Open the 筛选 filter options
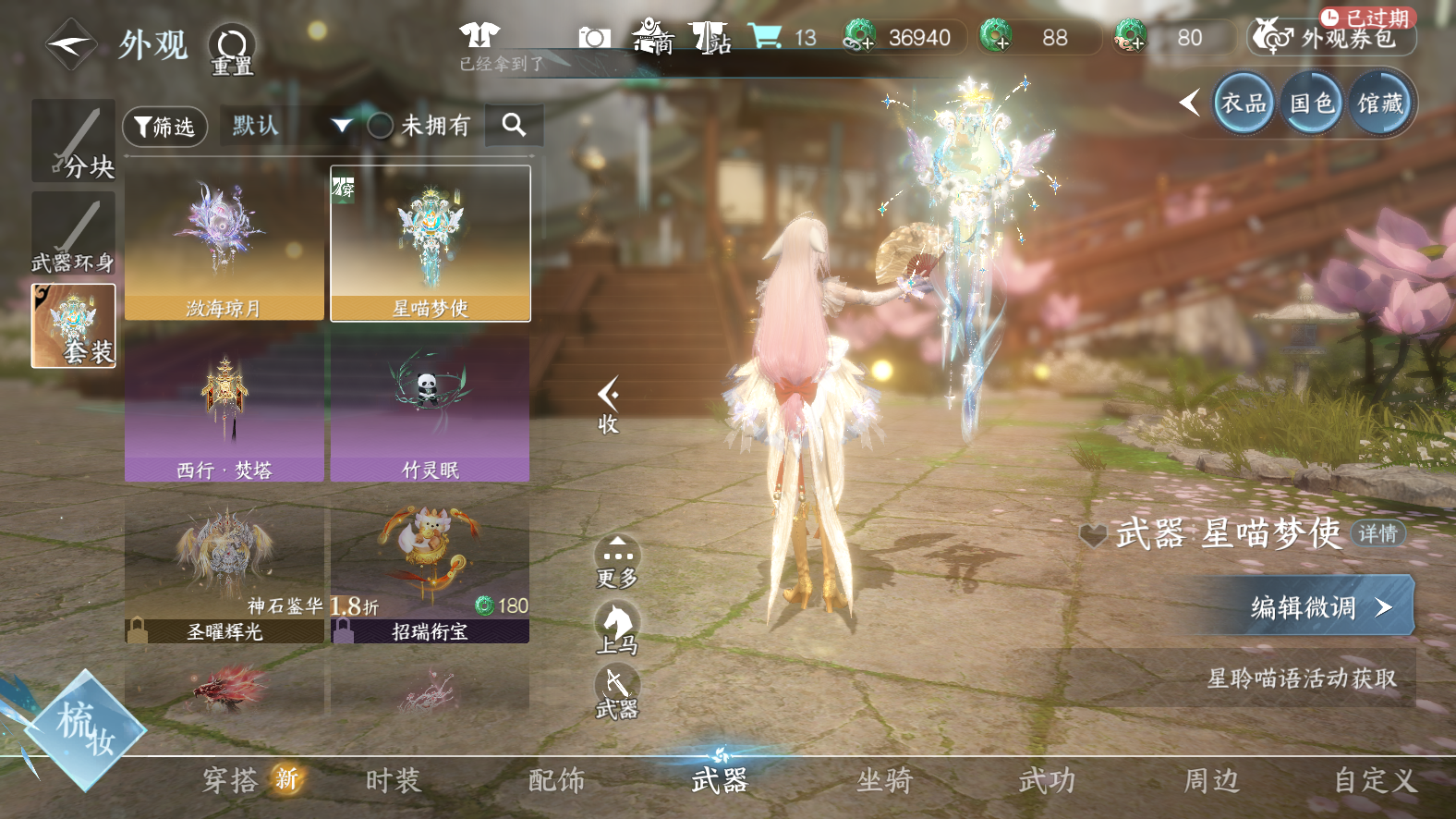 tap(164, 127)
